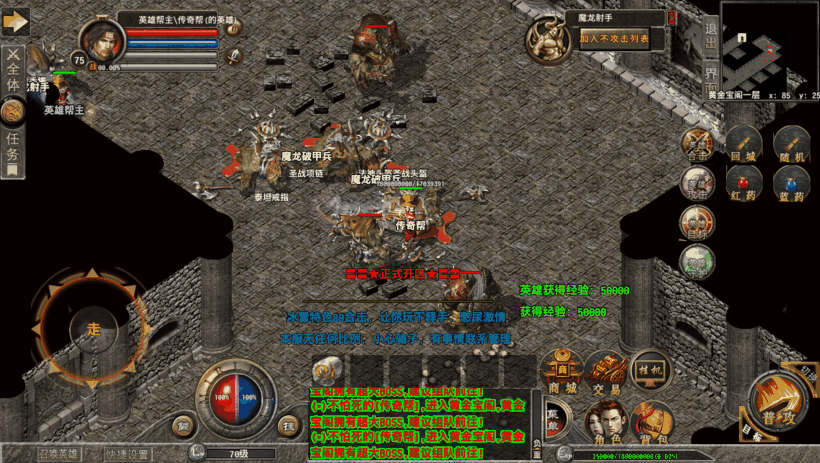Open 快捷设置 quick settings
This screenshot has height=463, width=820.
pos(128,454)
